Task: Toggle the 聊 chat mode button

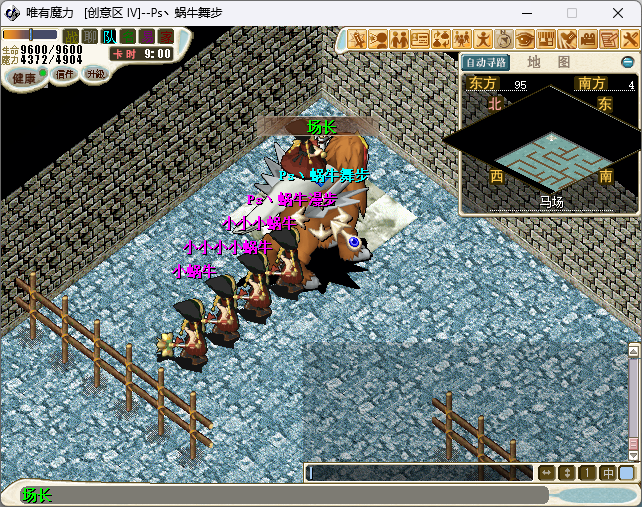Action: (89, 37)
